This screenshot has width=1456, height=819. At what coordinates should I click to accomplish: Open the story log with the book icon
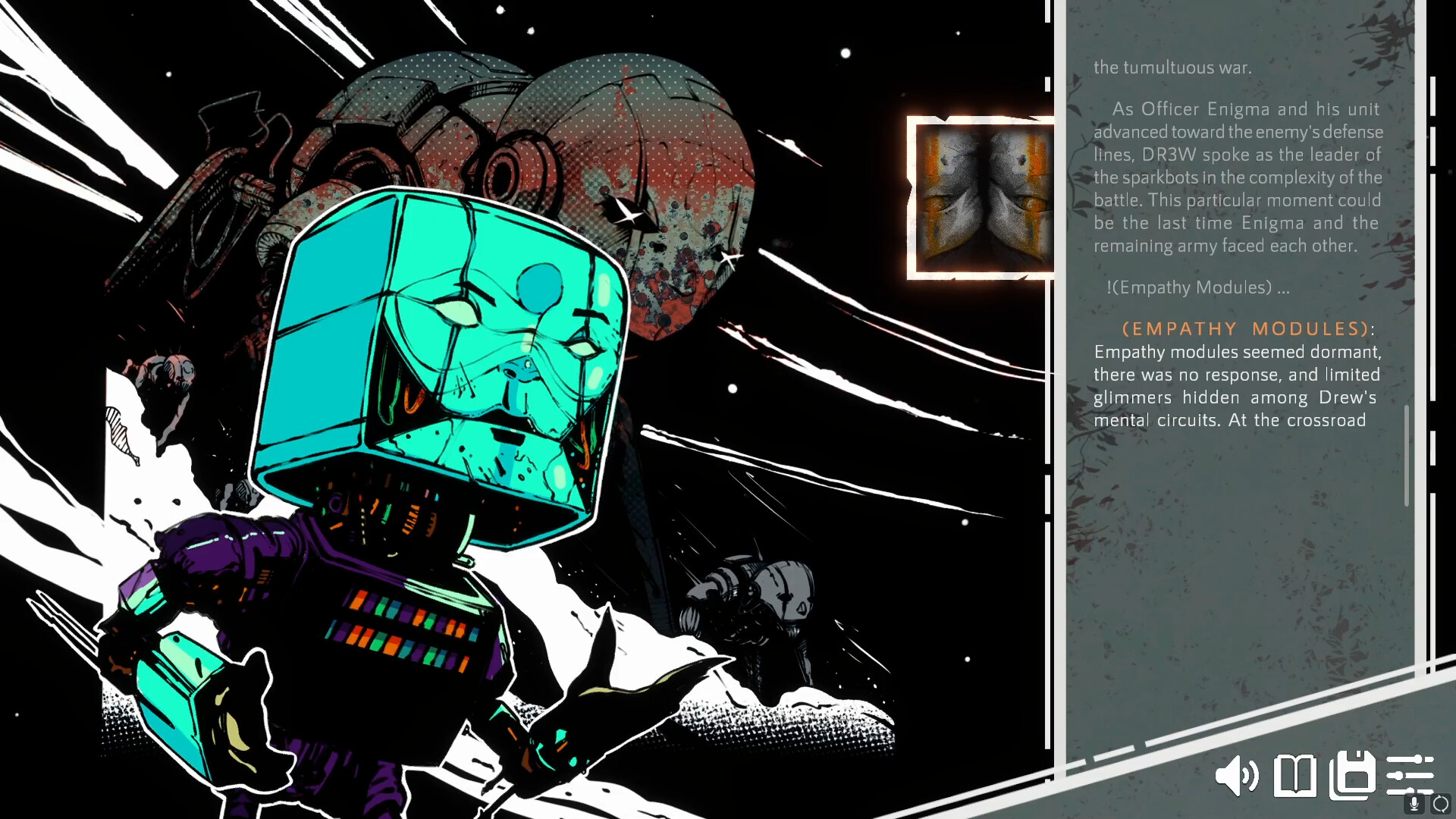pos(1296,776)
